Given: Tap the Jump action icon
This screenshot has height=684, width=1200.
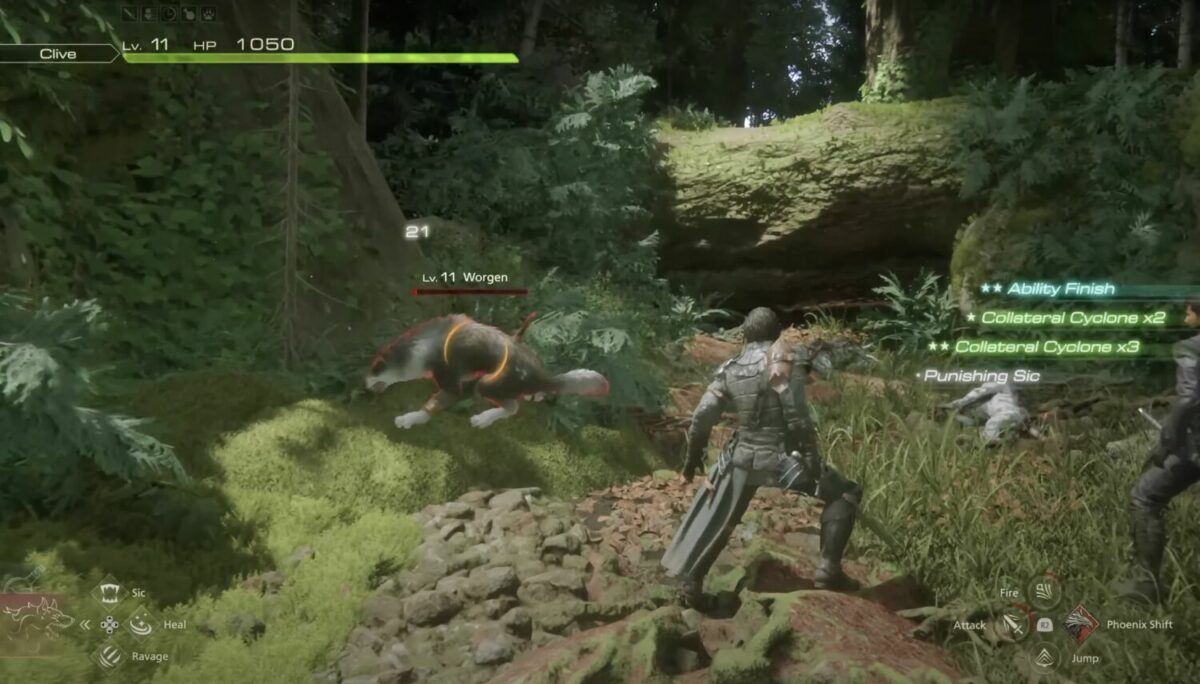Looking at the screenshot, I should 1046,657.
